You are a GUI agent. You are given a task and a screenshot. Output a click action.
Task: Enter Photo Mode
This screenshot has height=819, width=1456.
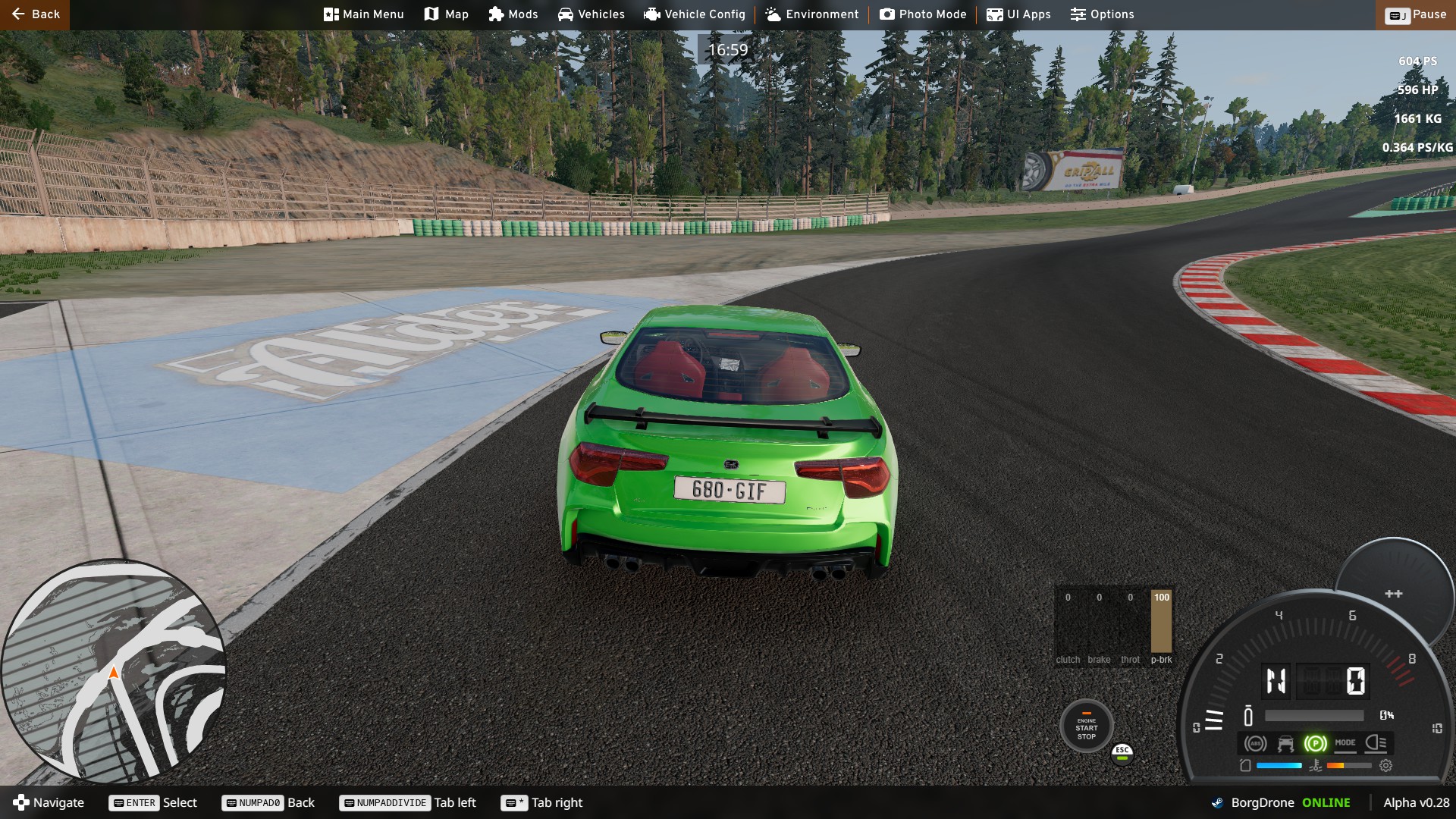pyautogui.click(x=922, y=14)
